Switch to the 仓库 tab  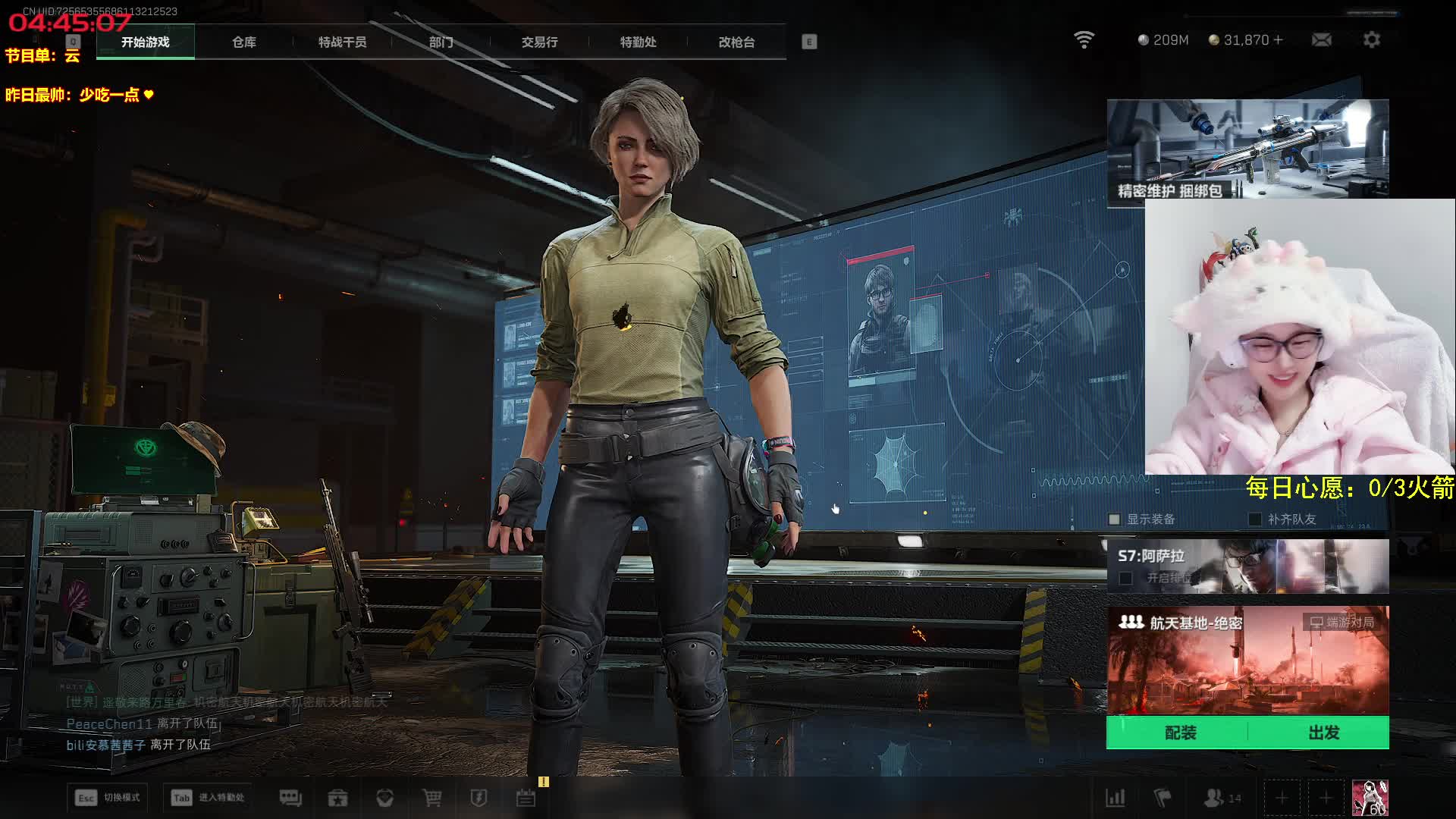coord(243,42)
